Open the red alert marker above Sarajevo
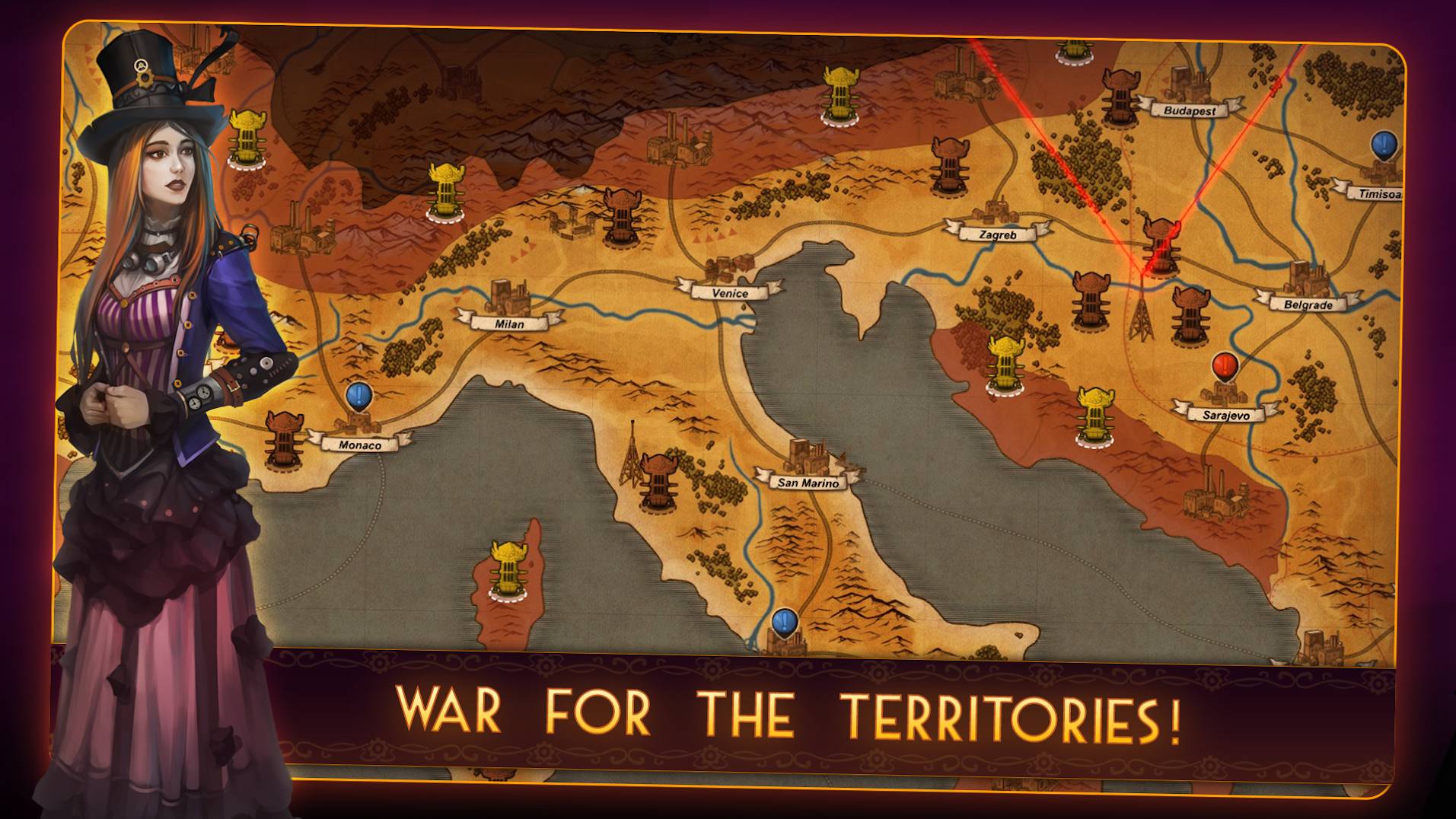The width and height of the screenshot is (1456, 819). click(x=1225, y=367)
